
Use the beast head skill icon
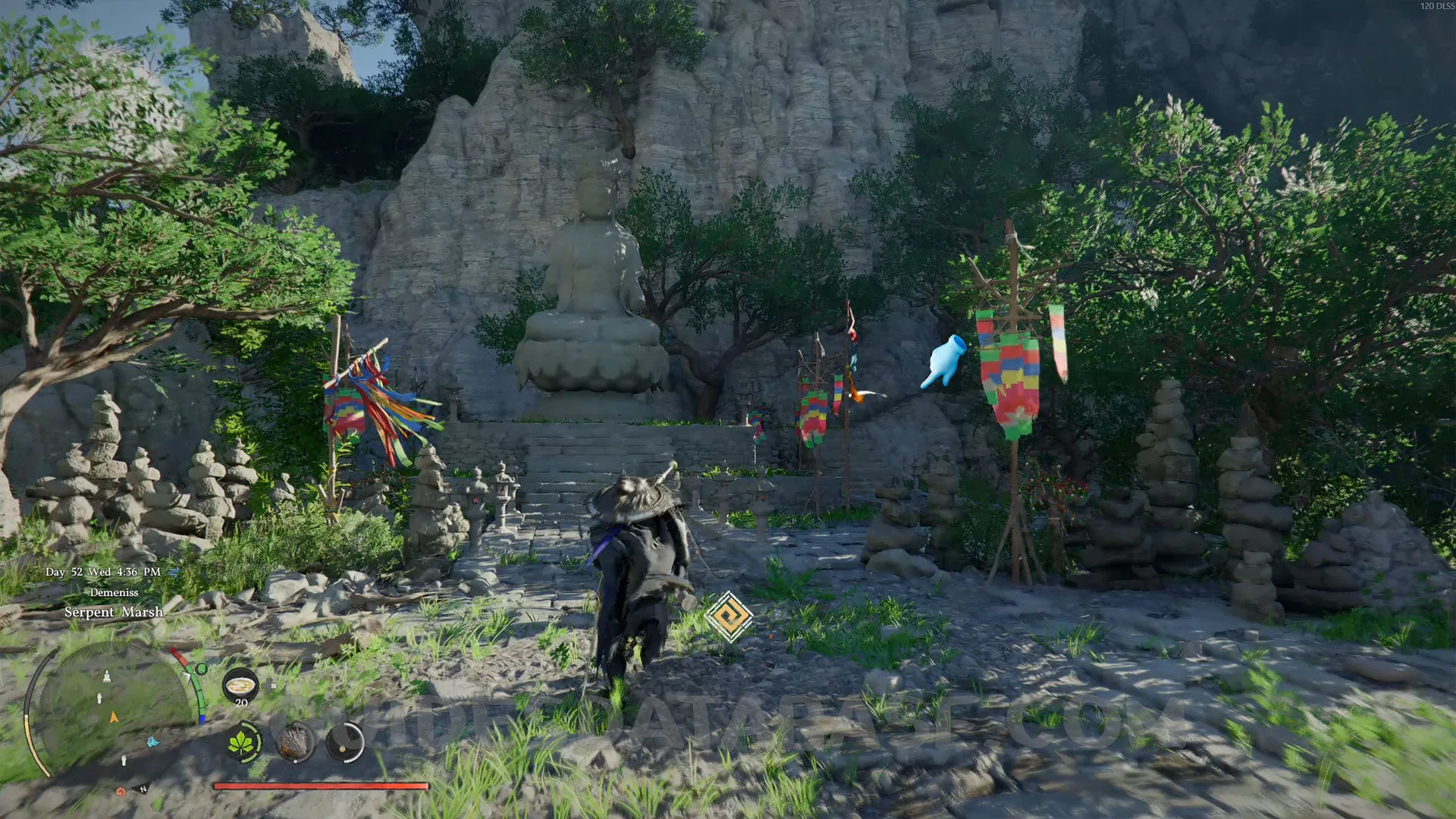(x=295, y=742)
